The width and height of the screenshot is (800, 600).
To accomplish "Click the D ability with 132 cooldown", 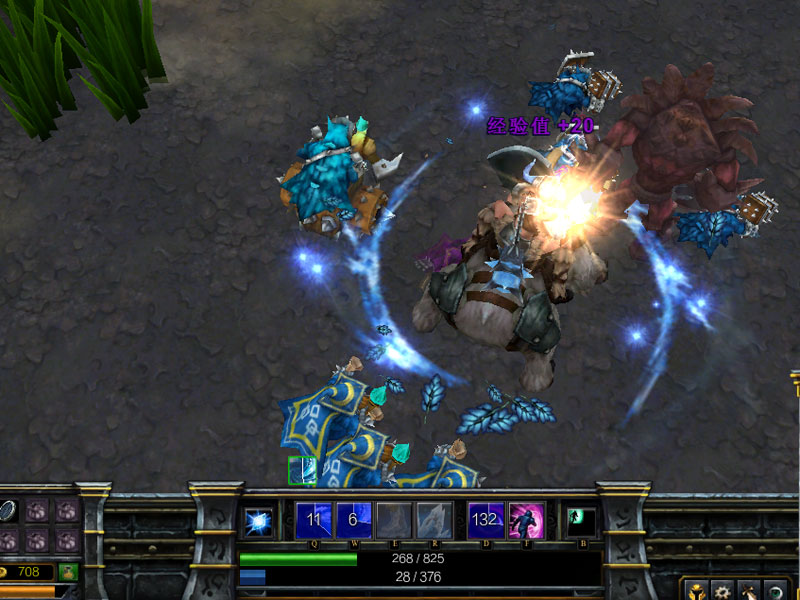I will [486, 520].
